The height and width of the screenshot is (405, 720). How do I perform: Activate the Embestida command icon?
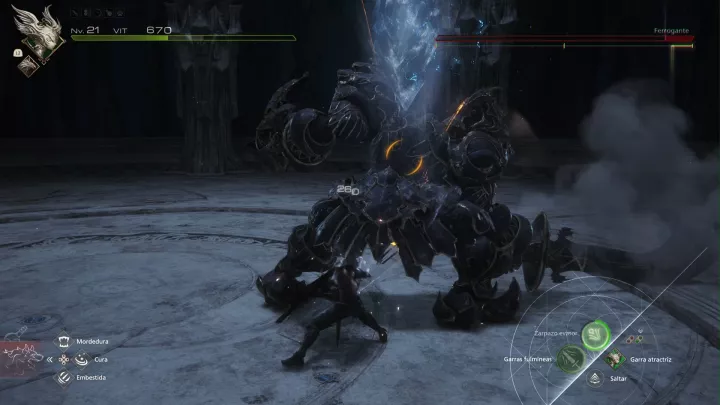coord(66,377)
